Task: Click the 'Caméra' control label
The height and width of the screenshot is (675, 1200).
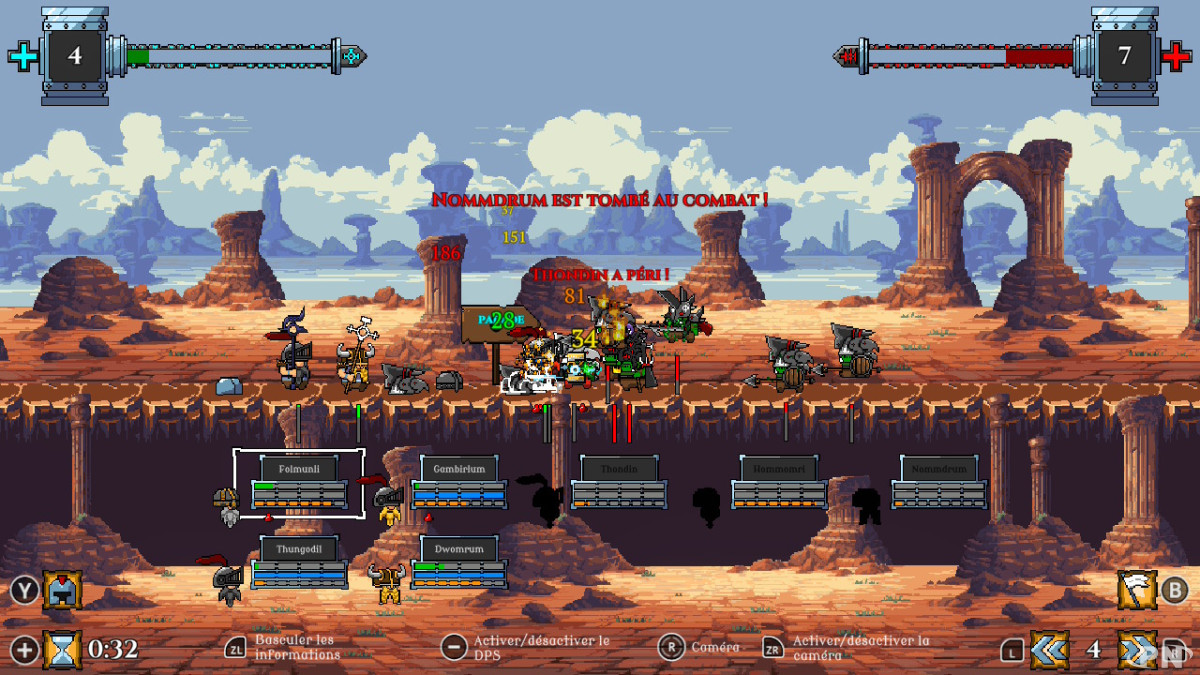Action: point(715,647)
